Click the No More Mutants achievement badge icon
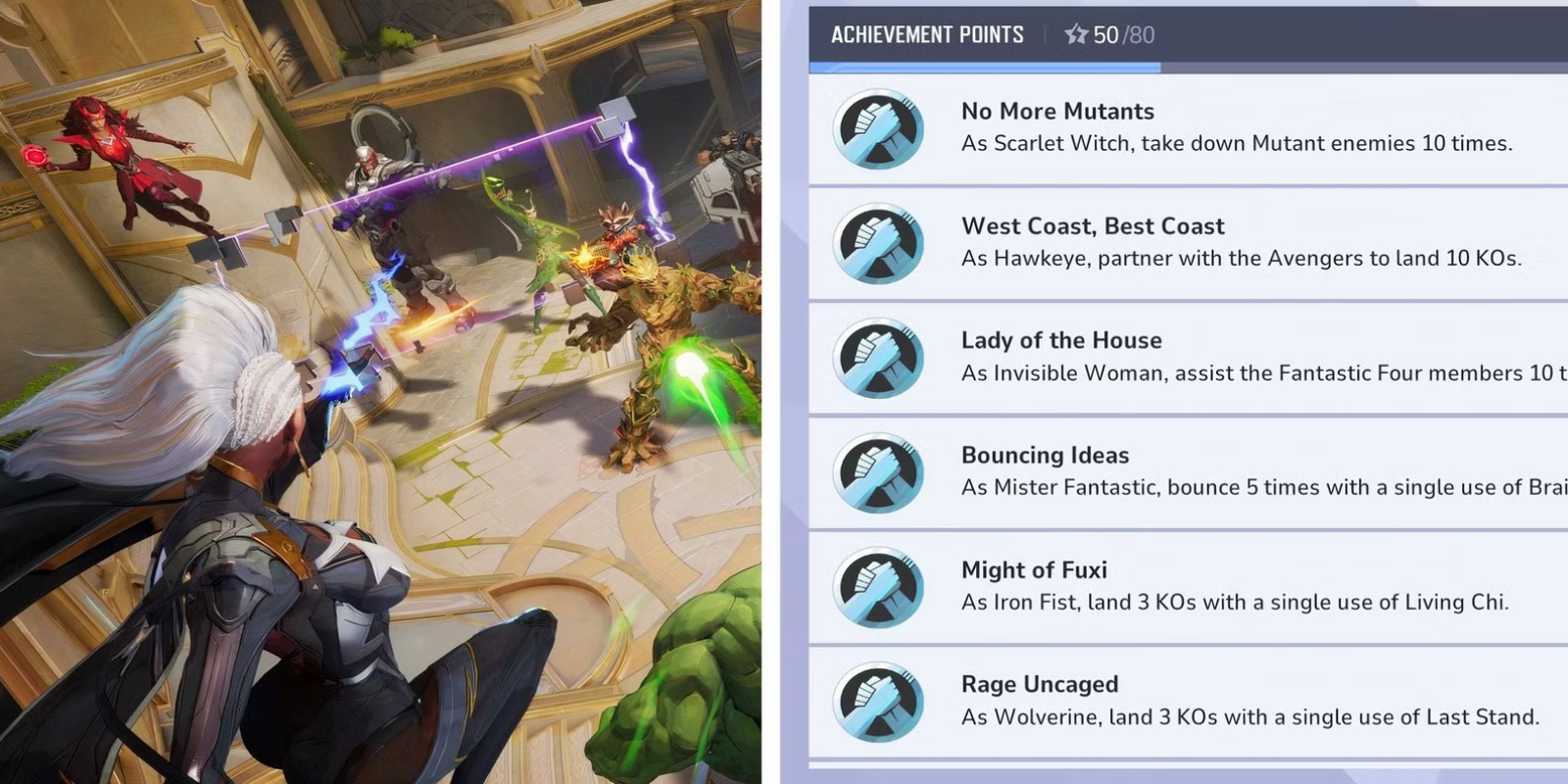This screenshot has width=1568, height=784. (877, 128)
